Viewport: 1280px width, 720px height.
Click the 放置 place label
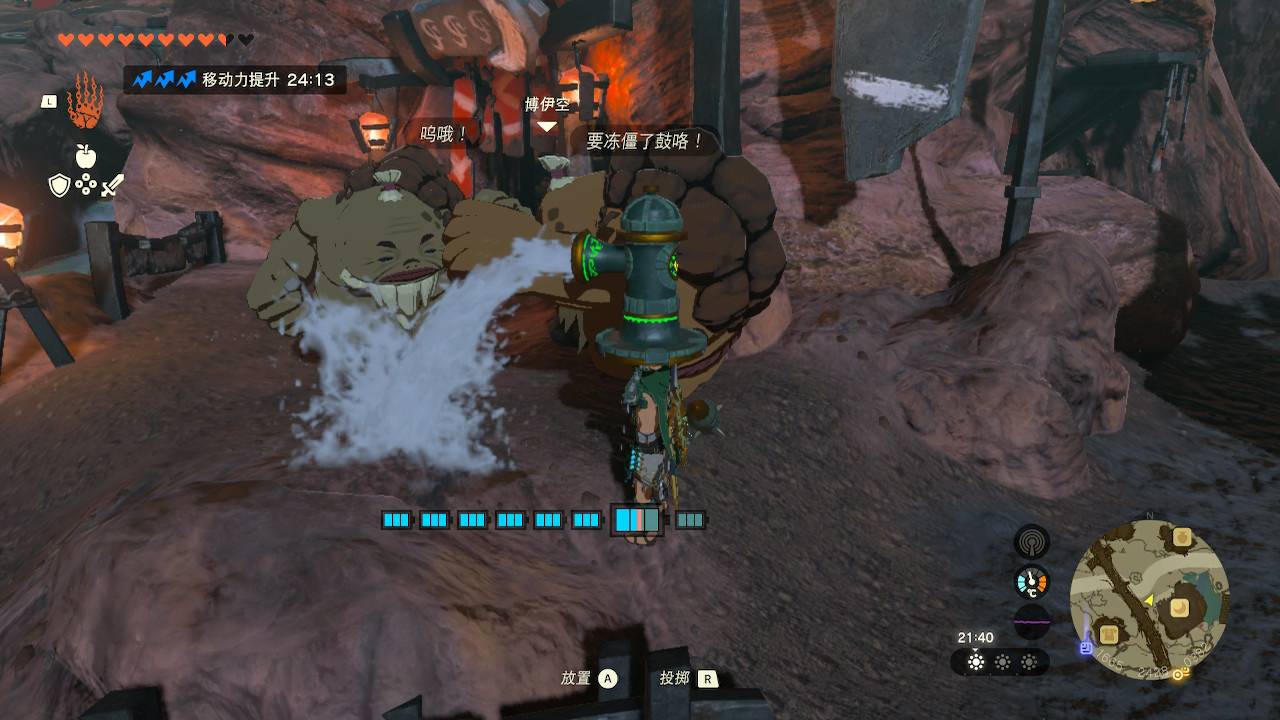point(576,678)
